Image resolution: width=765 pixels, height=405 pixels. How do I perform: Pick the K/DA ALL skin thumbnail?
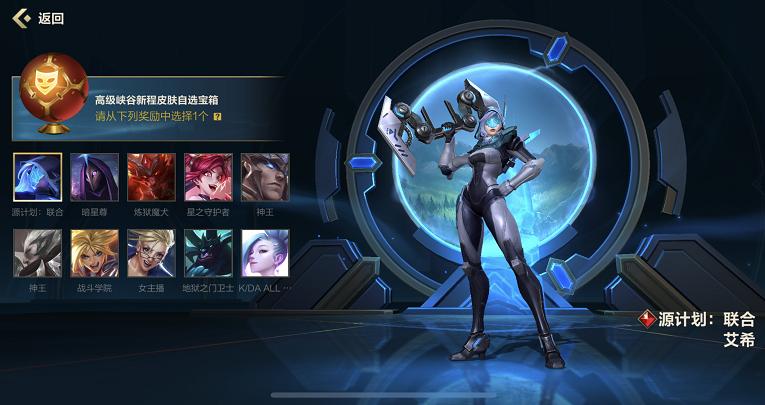[265, 254]
